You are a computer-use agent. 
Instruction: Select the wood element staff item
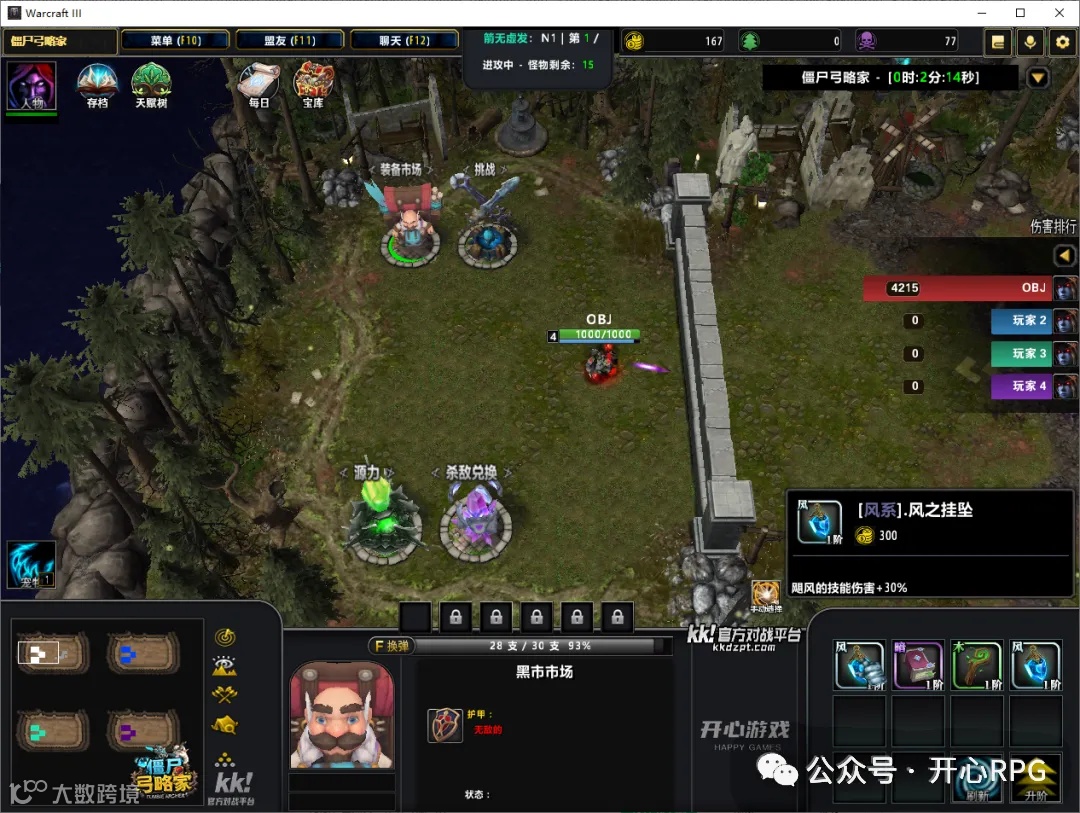pyautogui.click(x=976, y=665)
